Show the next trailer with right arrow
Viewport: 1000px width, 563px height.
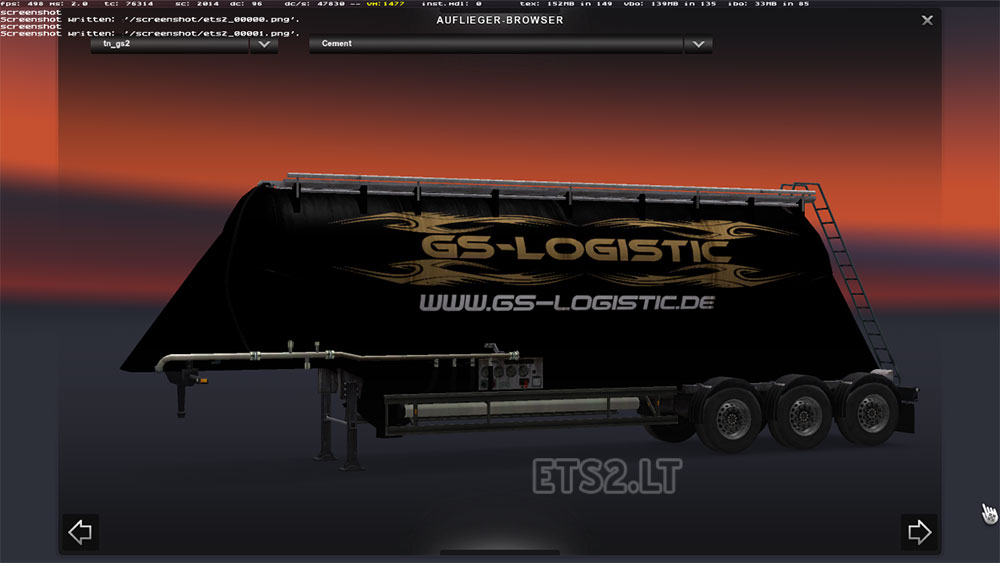919,532
